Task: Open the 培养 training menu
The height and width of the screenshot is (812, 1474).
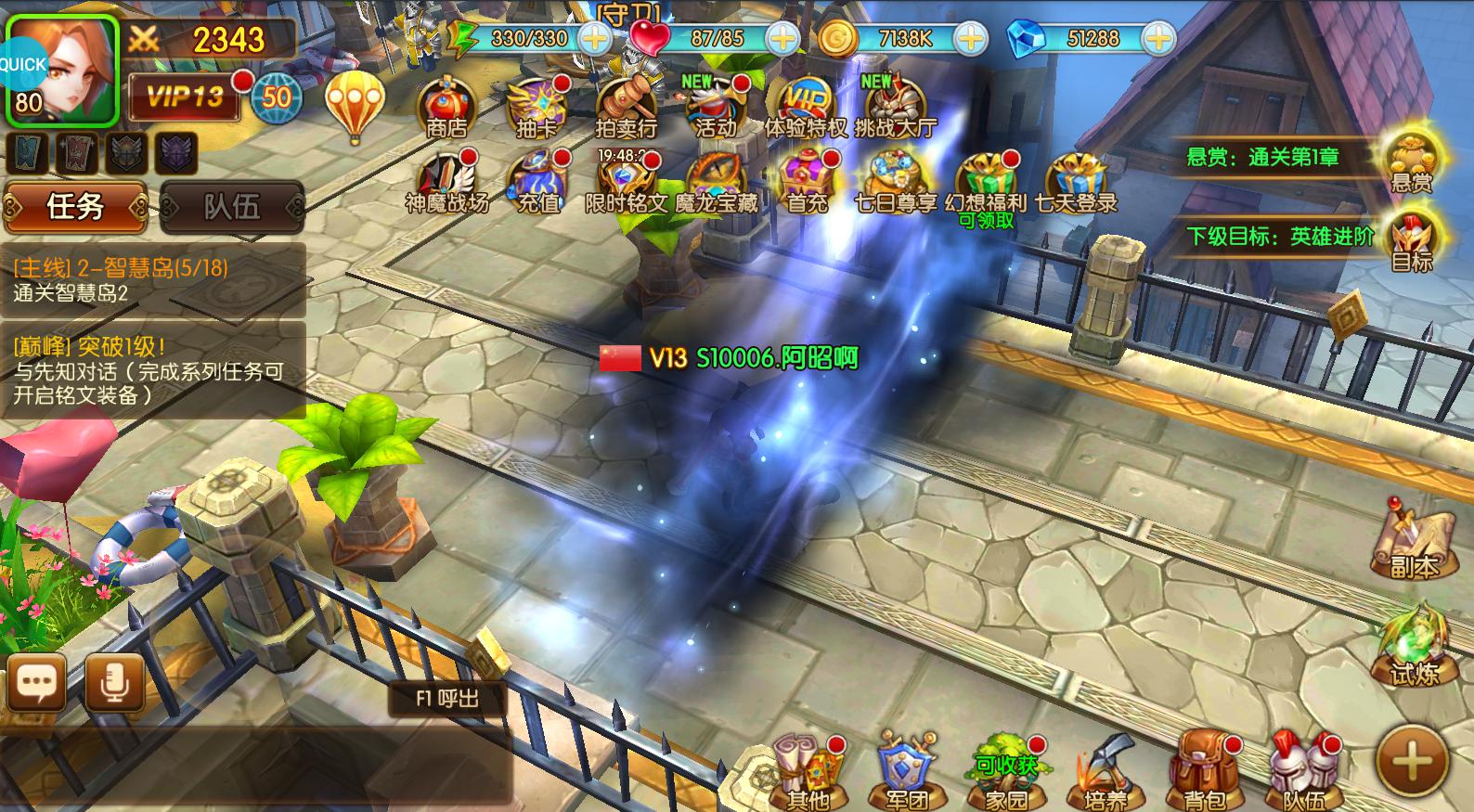Action: 1105,772
